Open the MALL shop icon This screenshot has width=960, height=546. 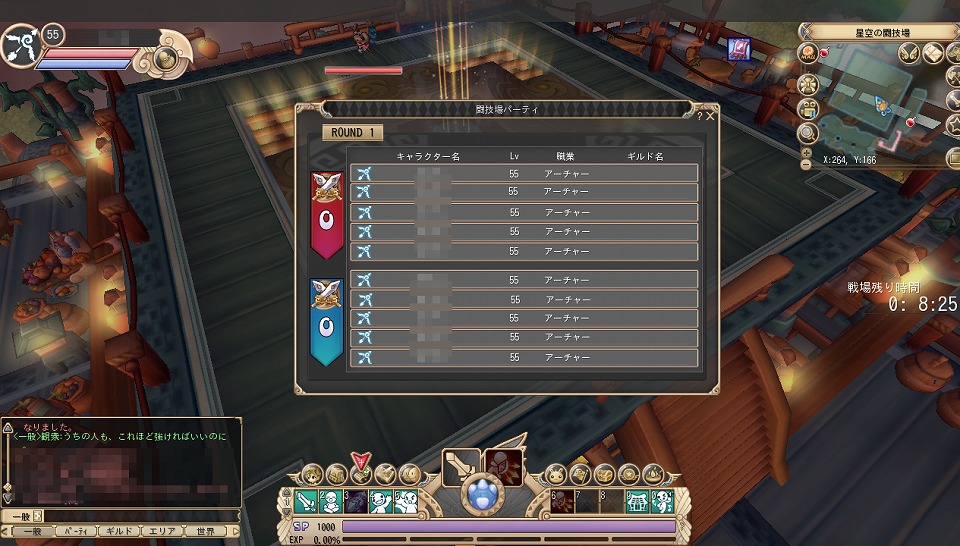coord(809,54)
